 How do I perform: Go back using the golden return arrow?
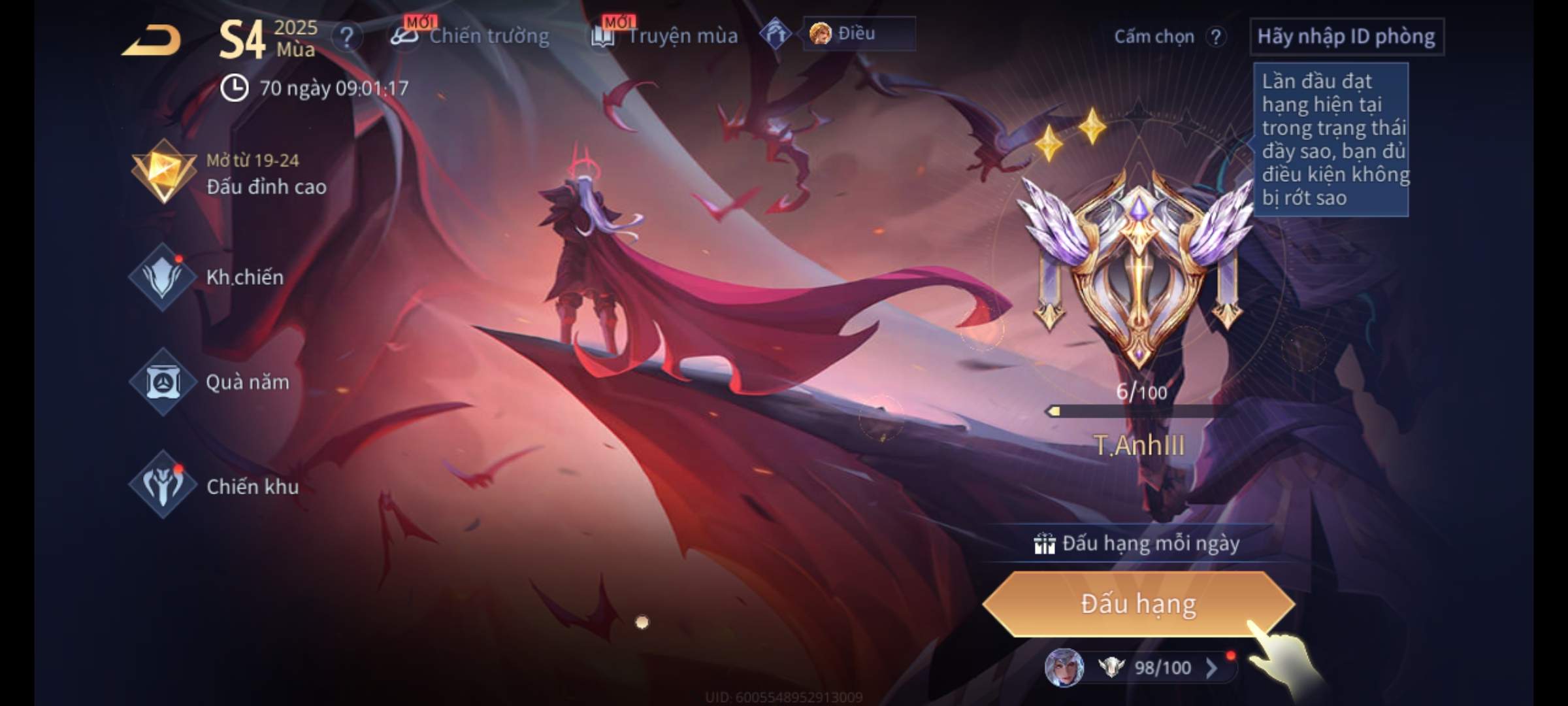click(152, 39)
